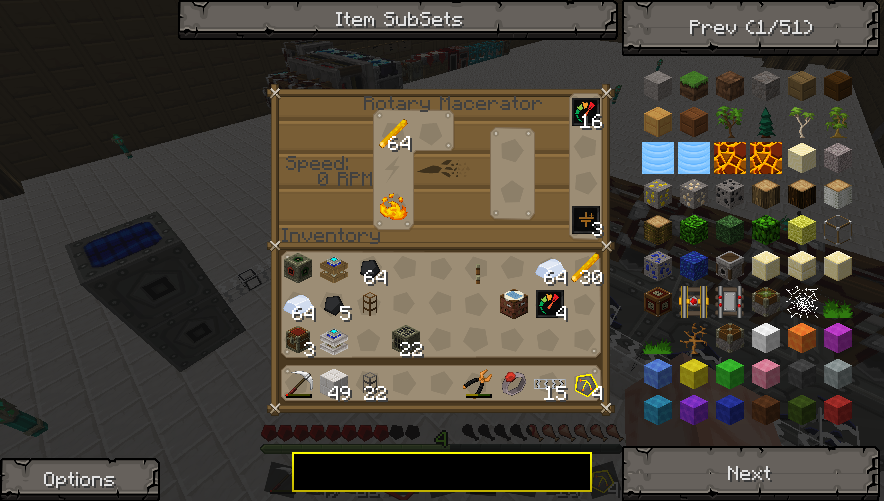The width and height of the screenshot is (884, 501).
Task: Click the Prev page button
Action: coord(751,27)
